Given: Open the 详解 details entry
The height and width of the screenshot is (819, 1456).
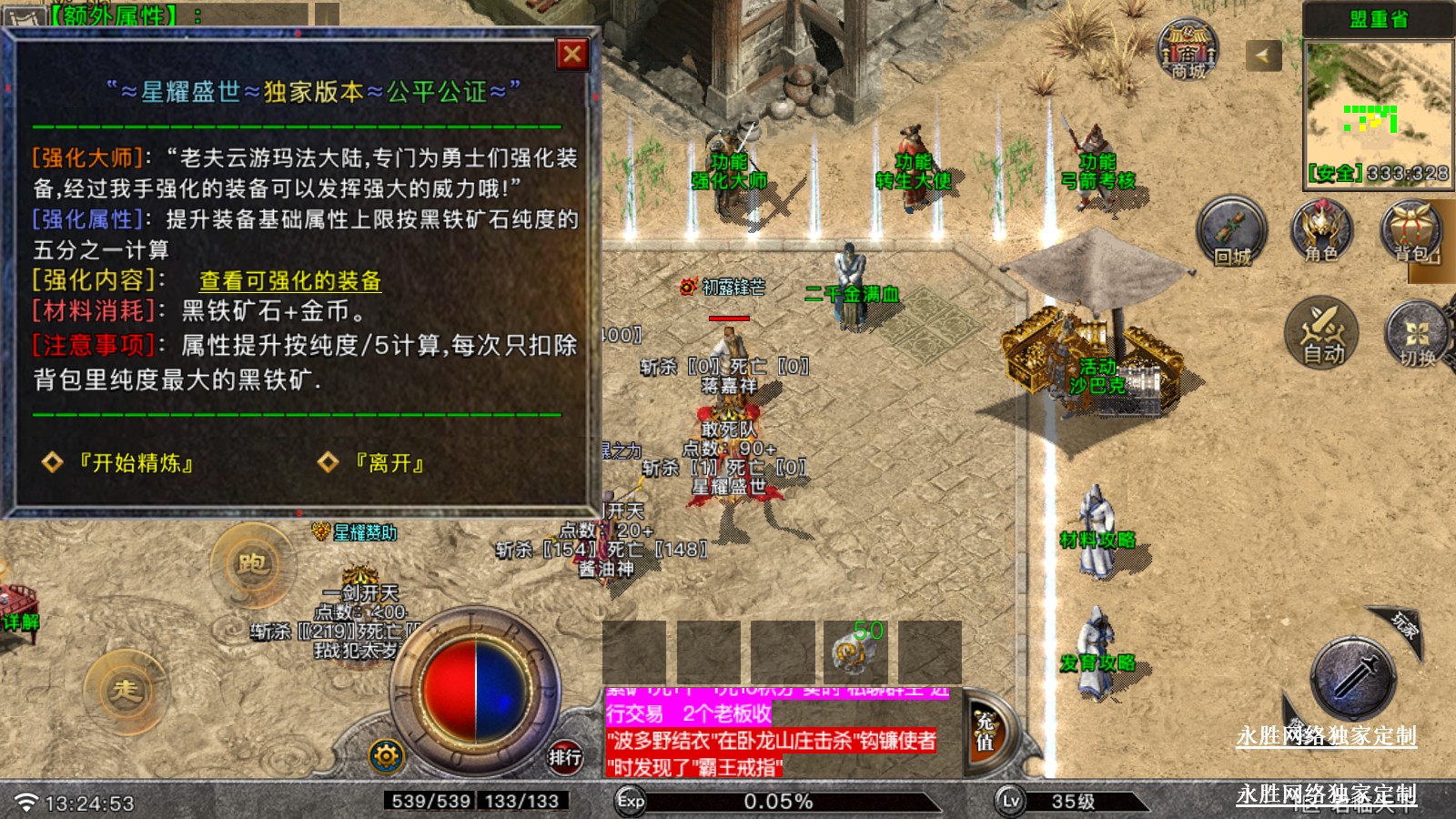Looking at the screenshot, I should [20, 622].
